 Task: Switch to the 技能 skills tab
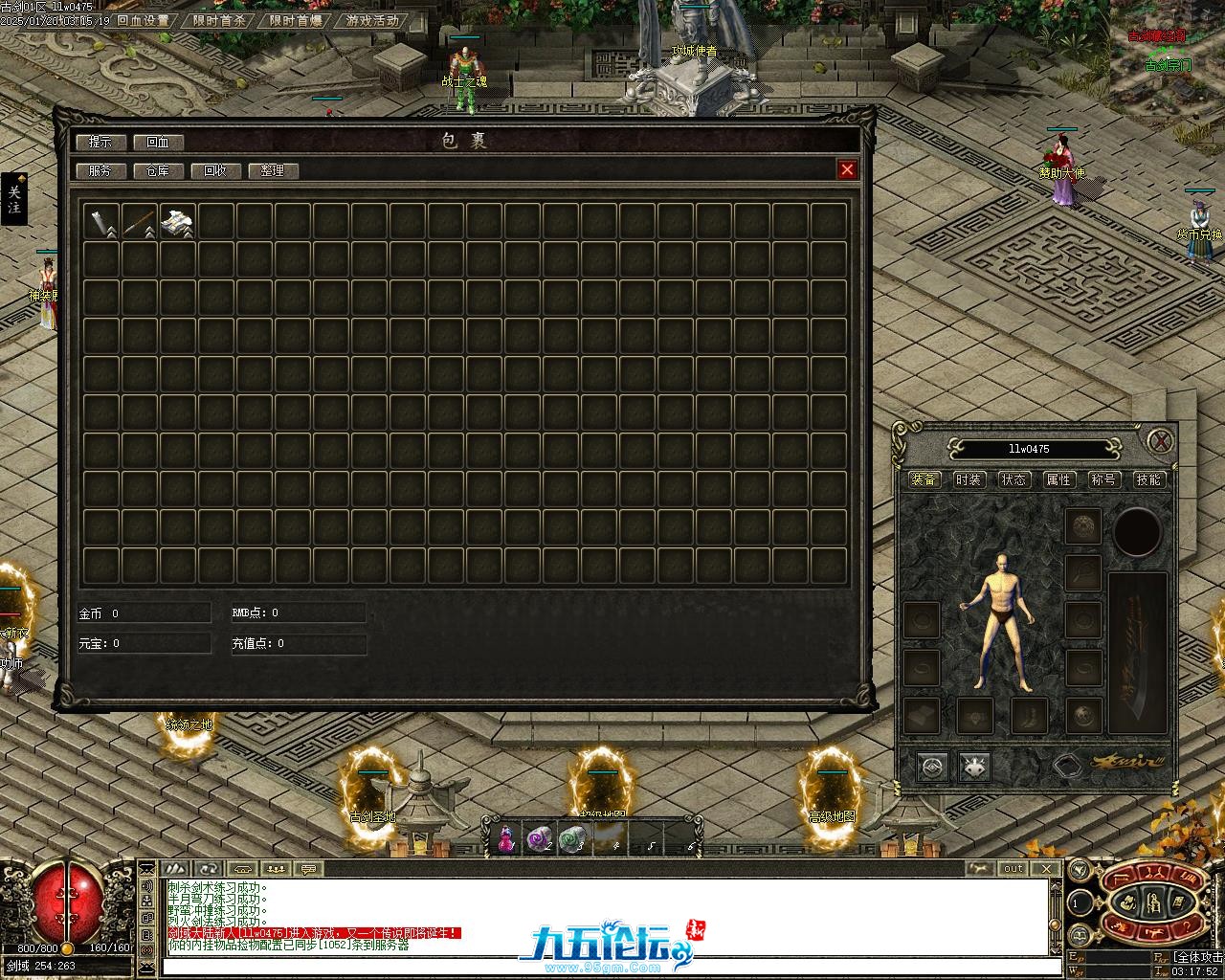[x=1148, y=479]
